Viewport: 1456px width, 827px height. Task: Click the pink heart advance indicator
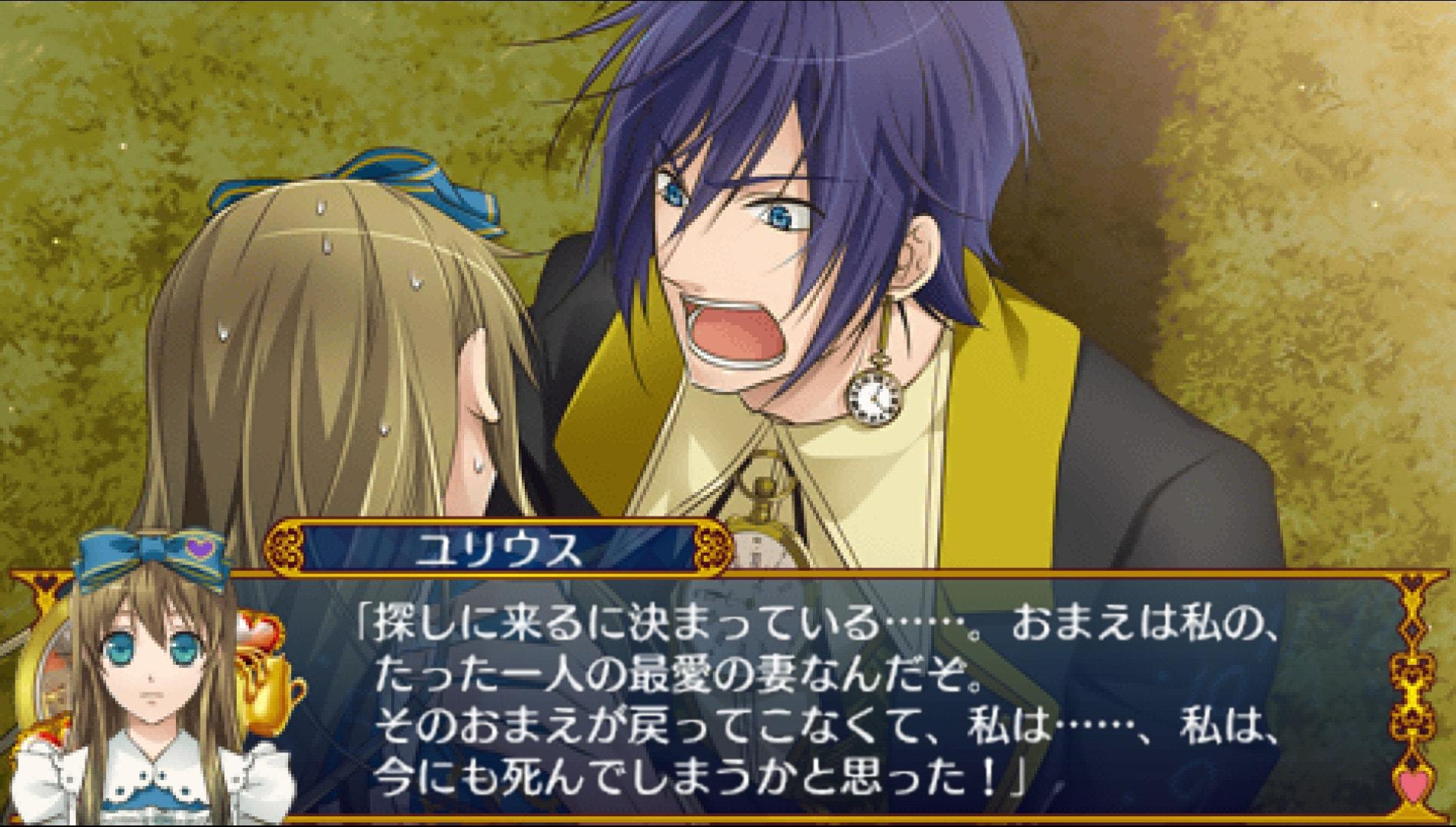pyautogui.click(x=1413, y=786)
